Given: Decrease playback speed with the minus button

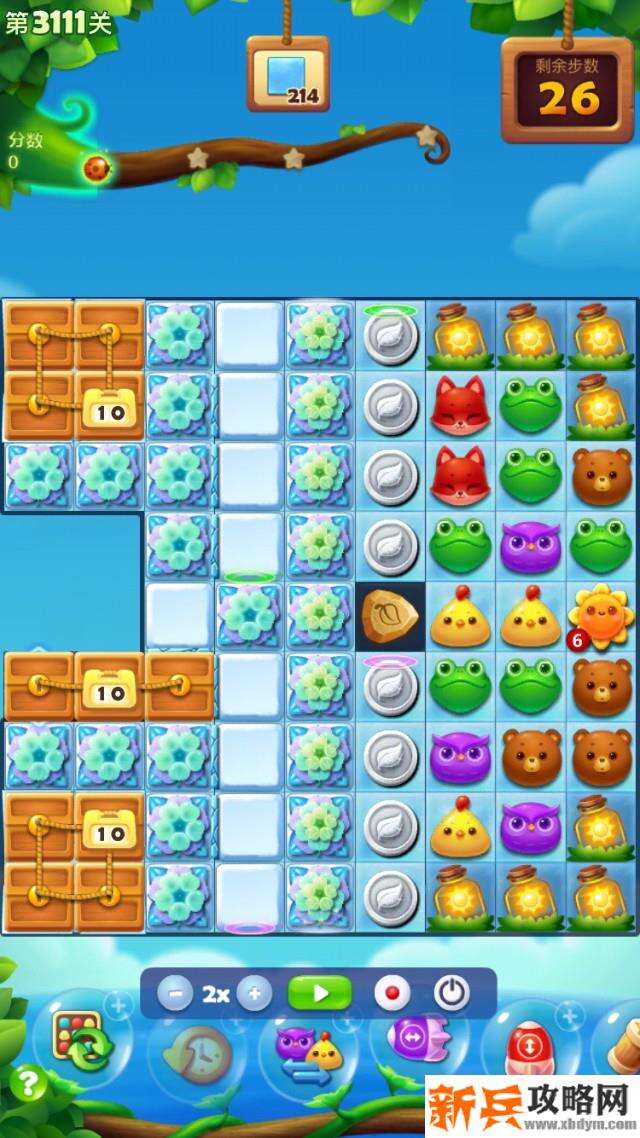Looking at the screenshot, I should (x=175, y=994).
